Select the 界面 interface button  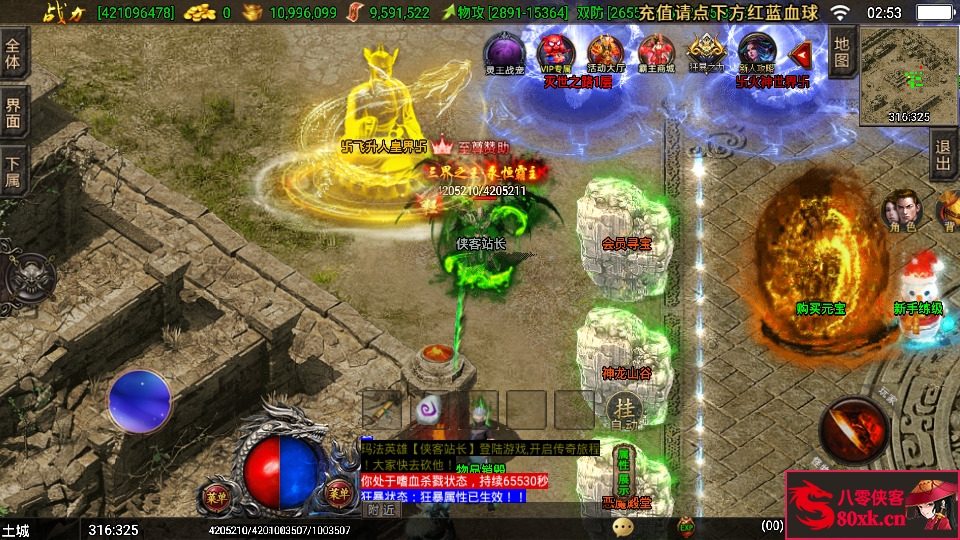tap(13, 112)
